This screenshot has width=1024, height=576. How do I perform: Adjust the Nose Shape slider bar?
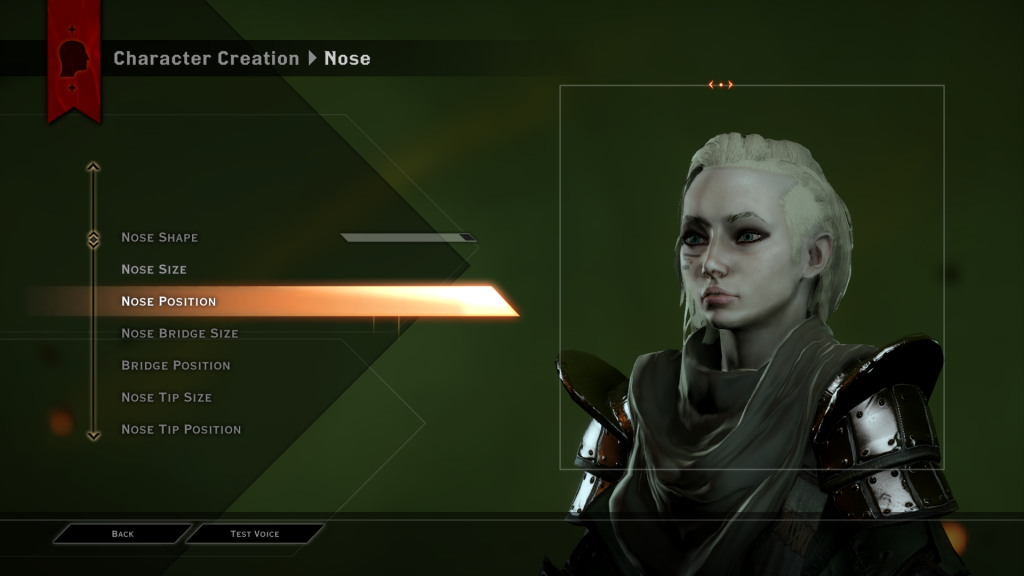tap(407, 238)
